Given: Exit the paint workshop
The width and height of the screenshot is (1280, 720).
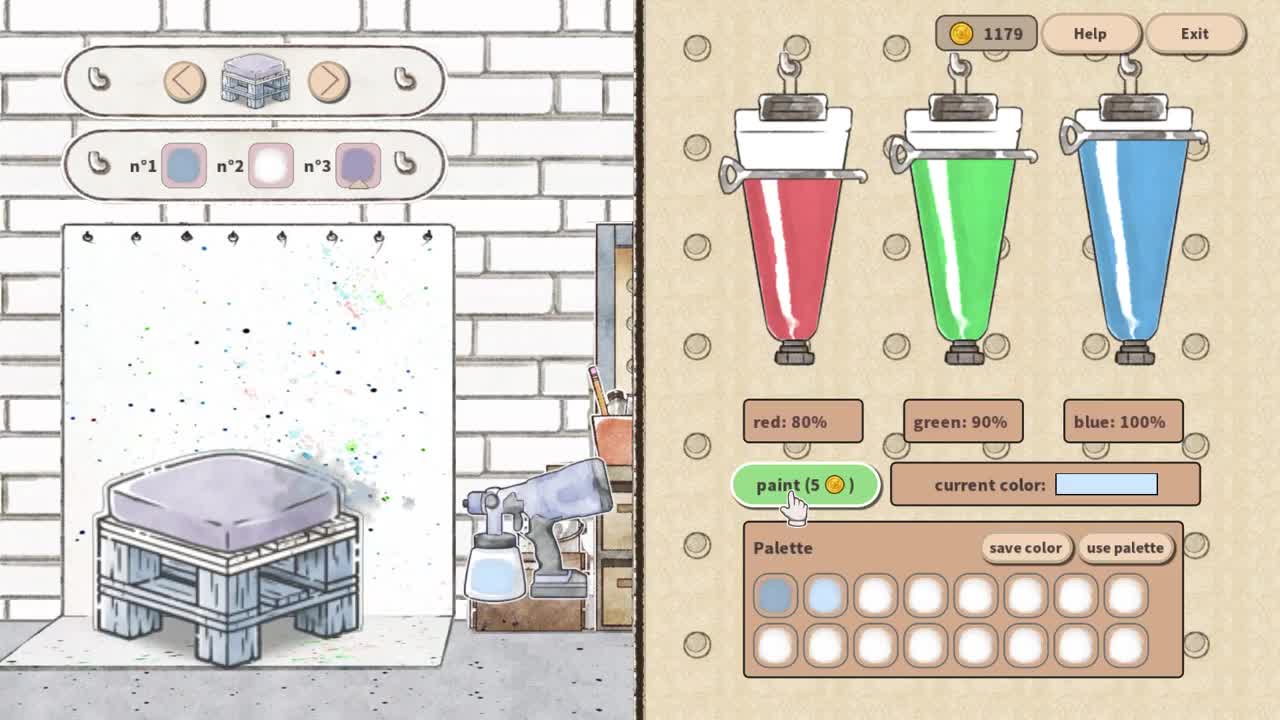Looking at the screenshot, I should [x=1193, y=33].
